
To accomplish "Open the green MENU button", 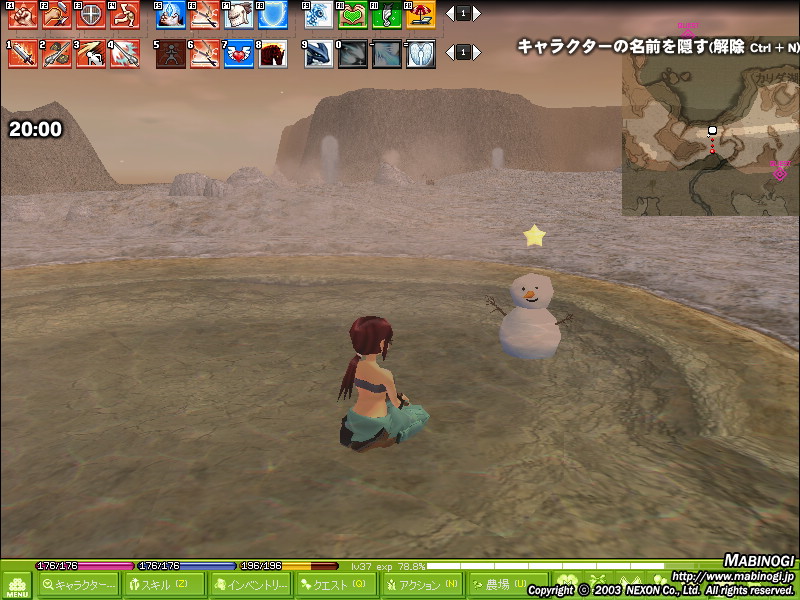I will (x=16, y=584).
